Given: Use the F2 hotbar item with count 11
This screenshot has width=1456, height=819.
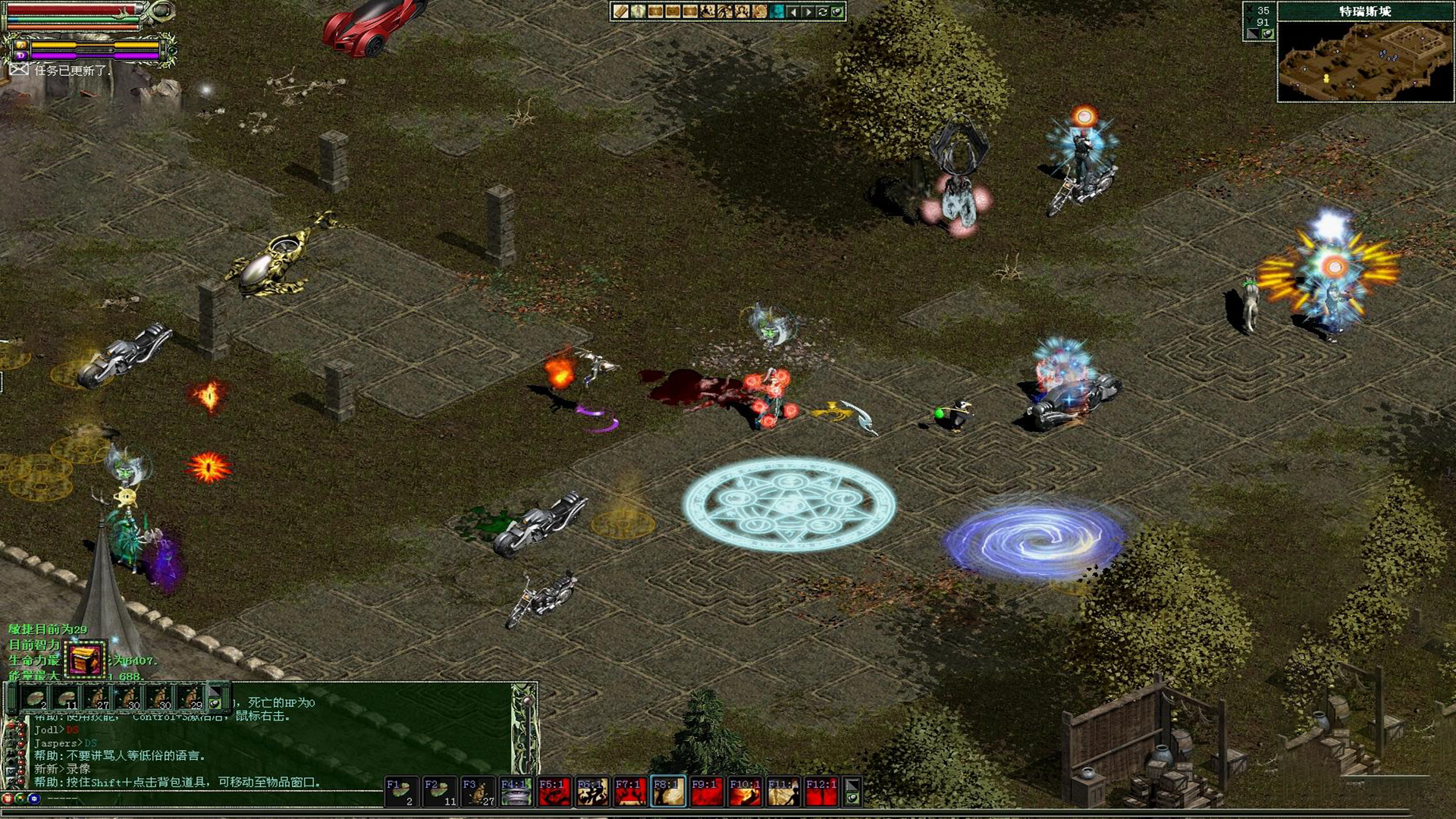Looking at the screenshot, I should click(x=439, y=792).
